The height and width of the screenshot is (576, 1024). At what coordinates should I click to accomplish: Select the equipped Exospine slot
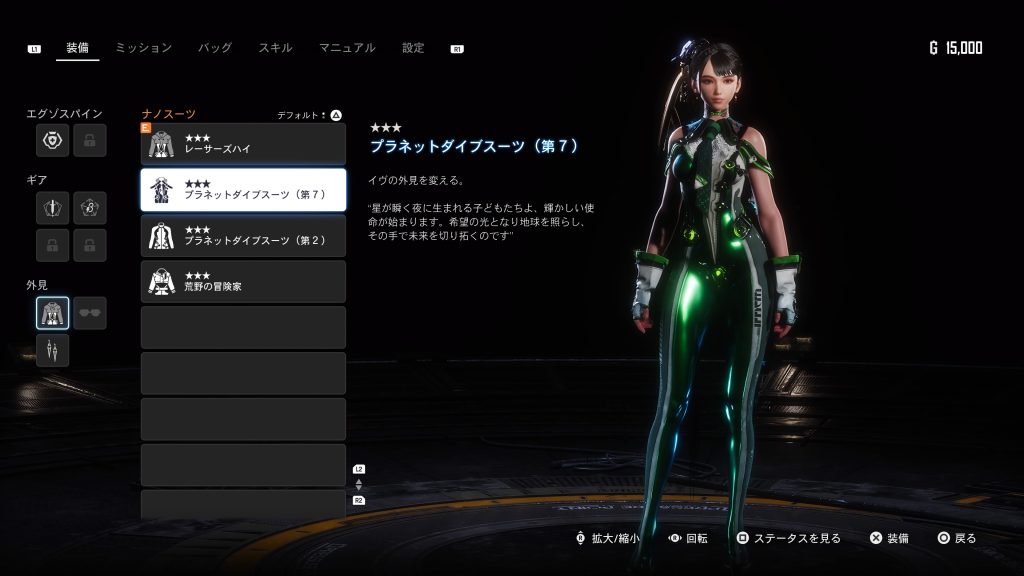point(53,141)
